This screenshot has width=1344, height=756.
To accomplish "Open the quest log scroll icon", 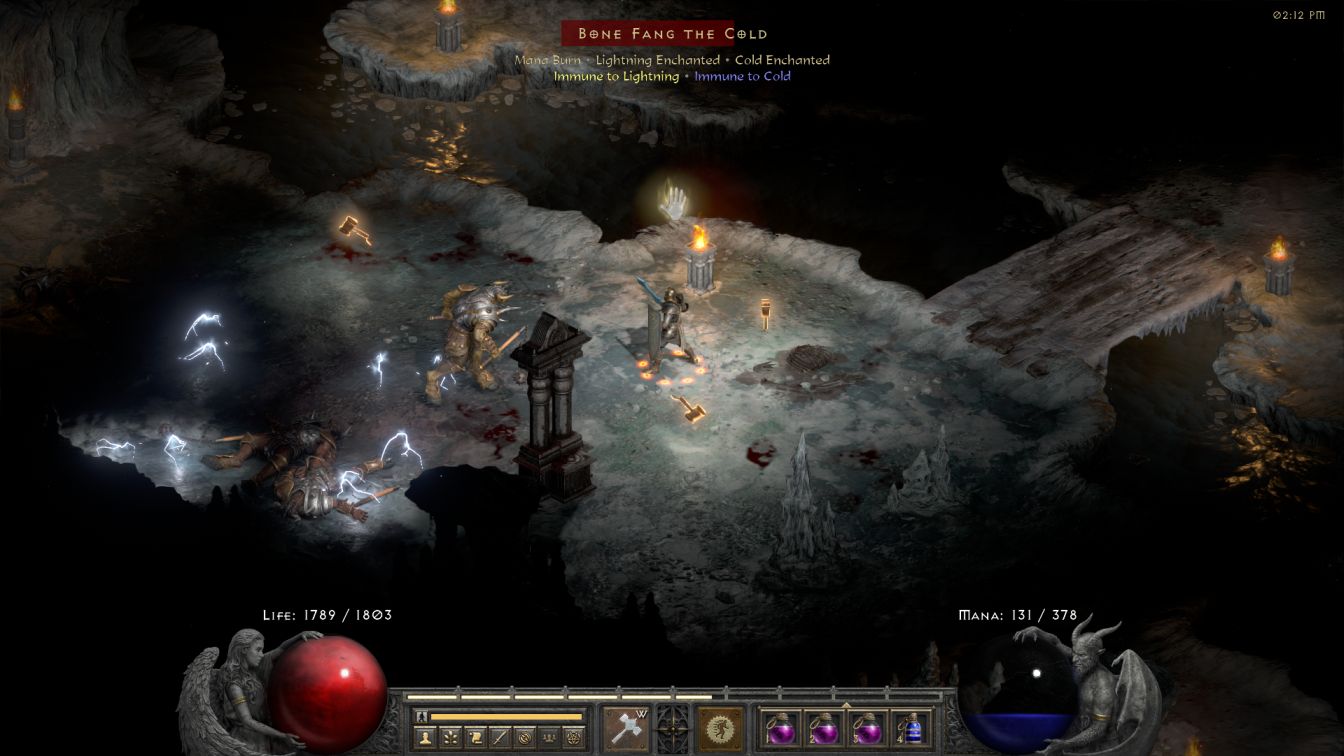I will [475, 738].
